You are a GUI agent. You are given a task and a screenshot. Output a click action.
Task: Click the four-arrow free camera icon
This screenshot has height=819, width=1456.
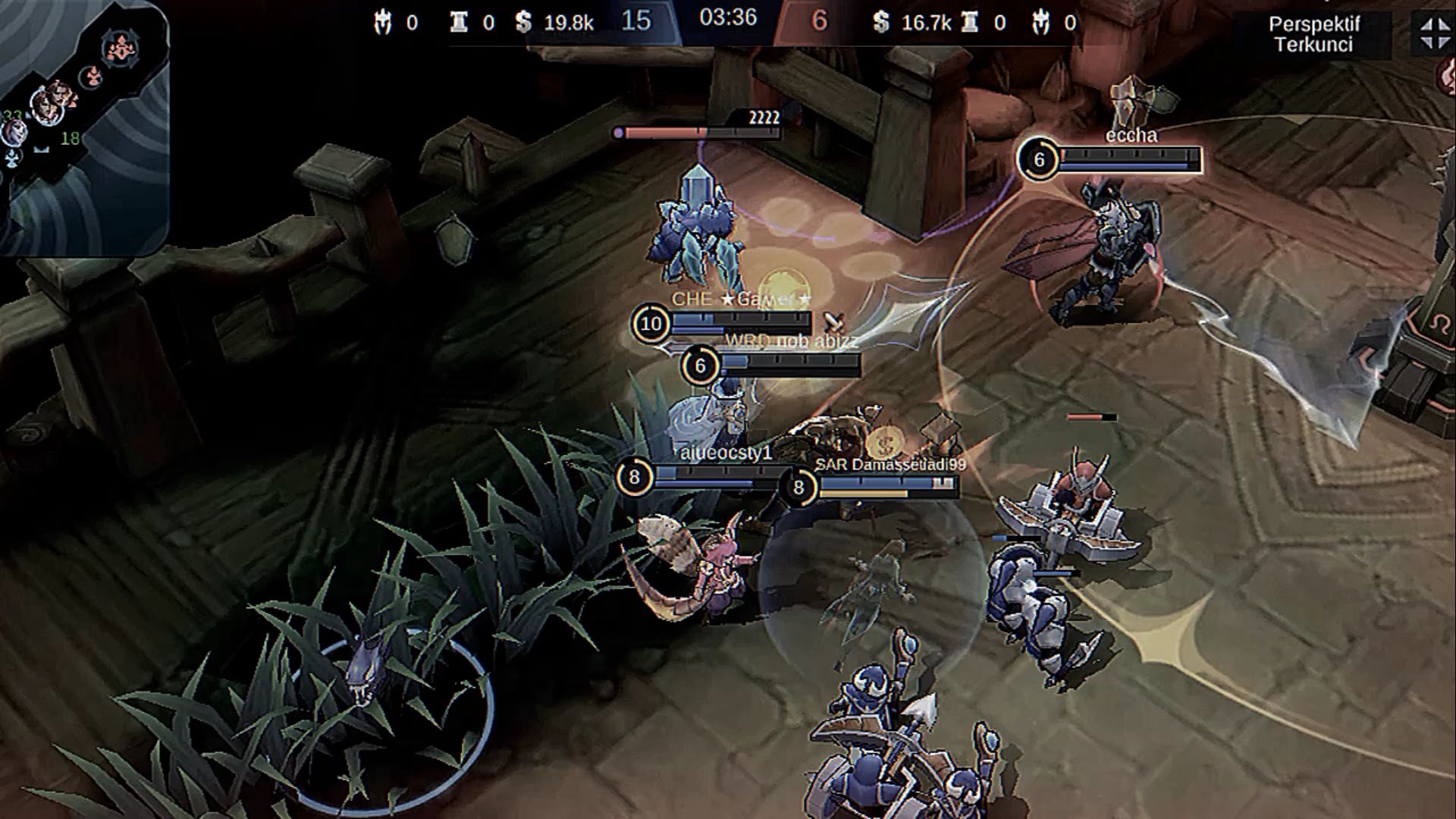coord(1433,33)
